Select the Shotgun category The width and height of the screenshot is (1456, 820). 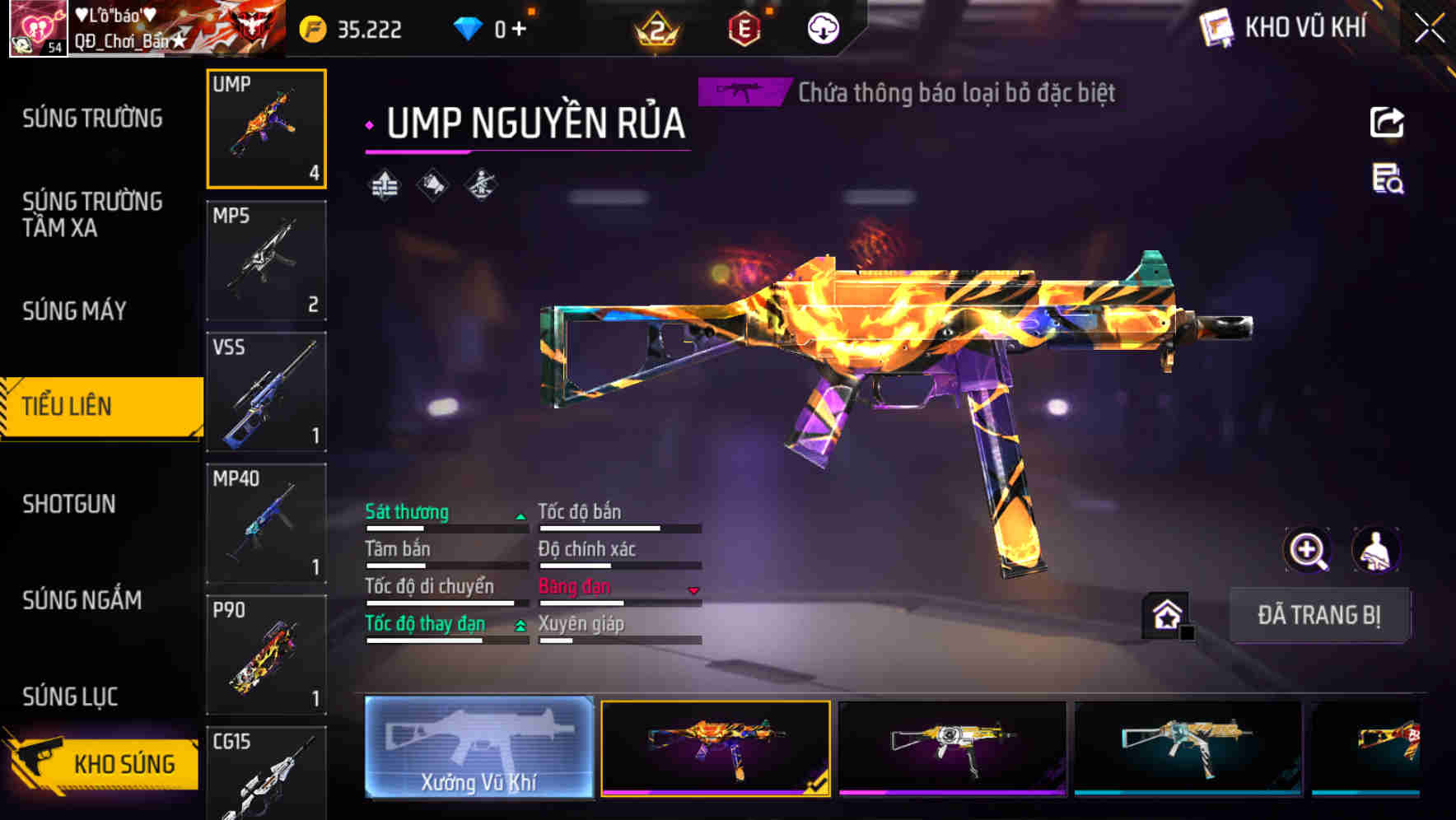pyautogui.click(x=69, y=504)
